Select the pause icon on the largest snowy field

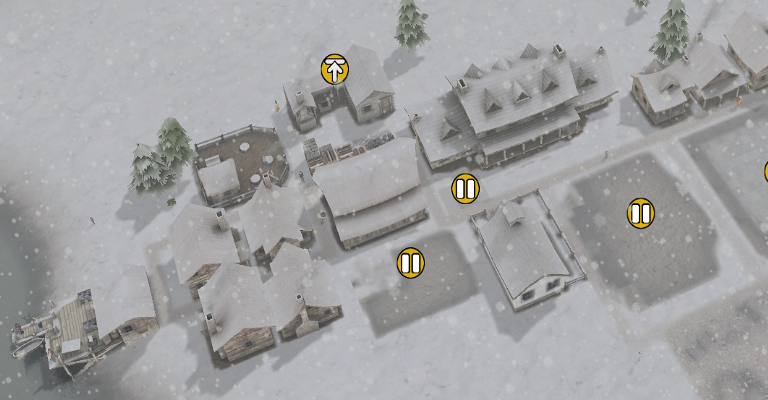[x=641, y=213]
